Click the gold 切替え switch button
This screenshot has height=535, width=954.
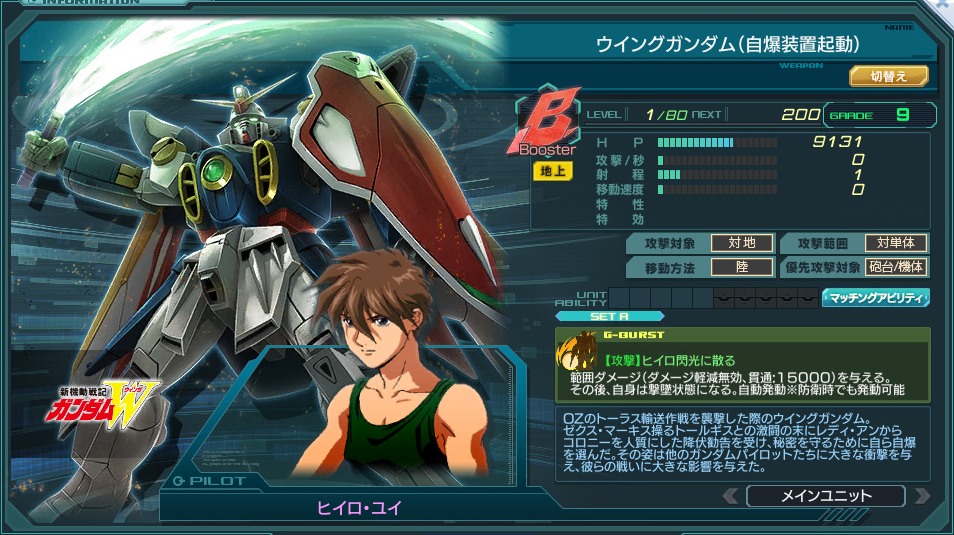pos(888,76)
